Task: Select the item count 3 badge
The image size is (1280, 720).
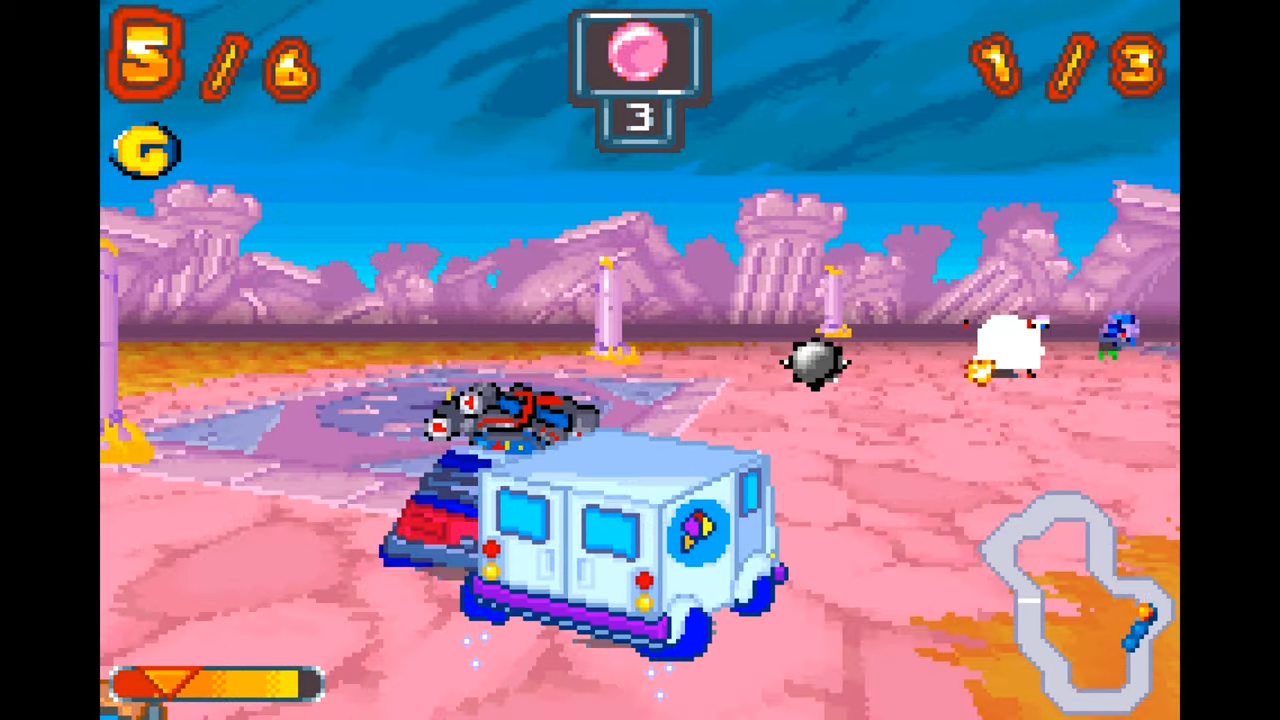Action: tap(640, 120)
